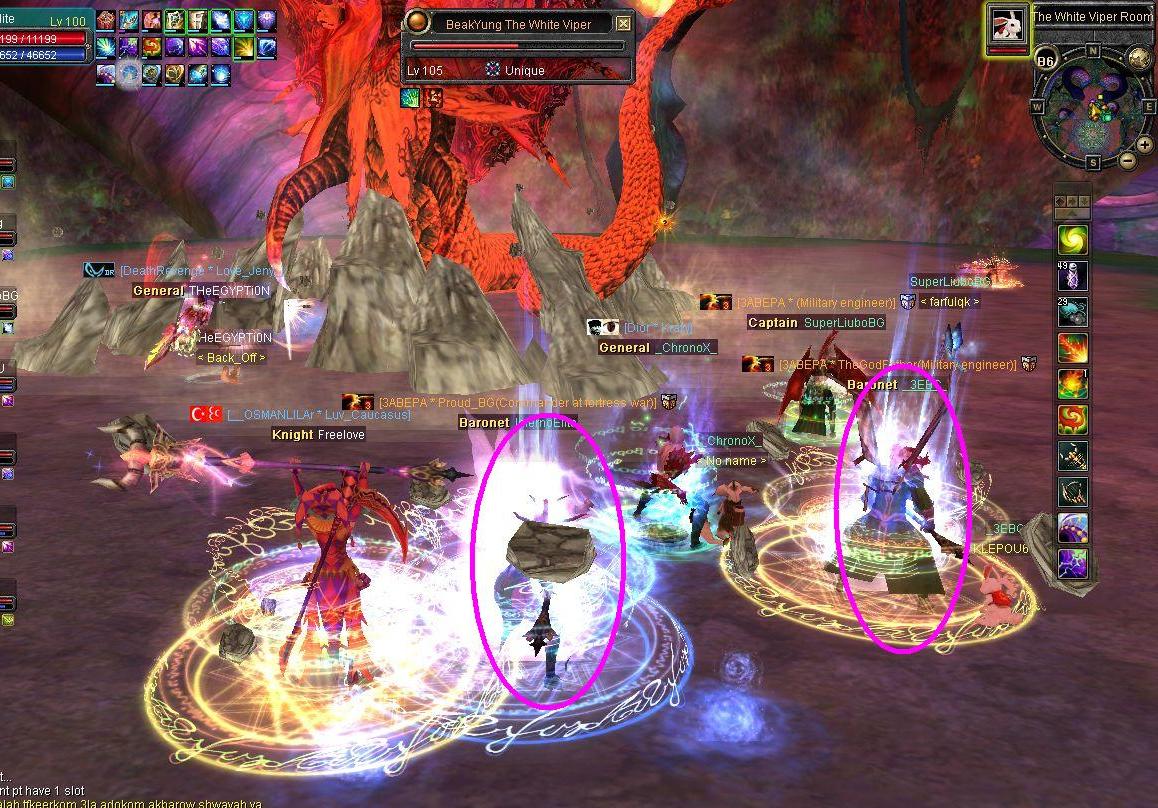Activate the bow skill icon in quickbar
The height and width of the screenshot is (808, 1158).
tap(1073, 491)
